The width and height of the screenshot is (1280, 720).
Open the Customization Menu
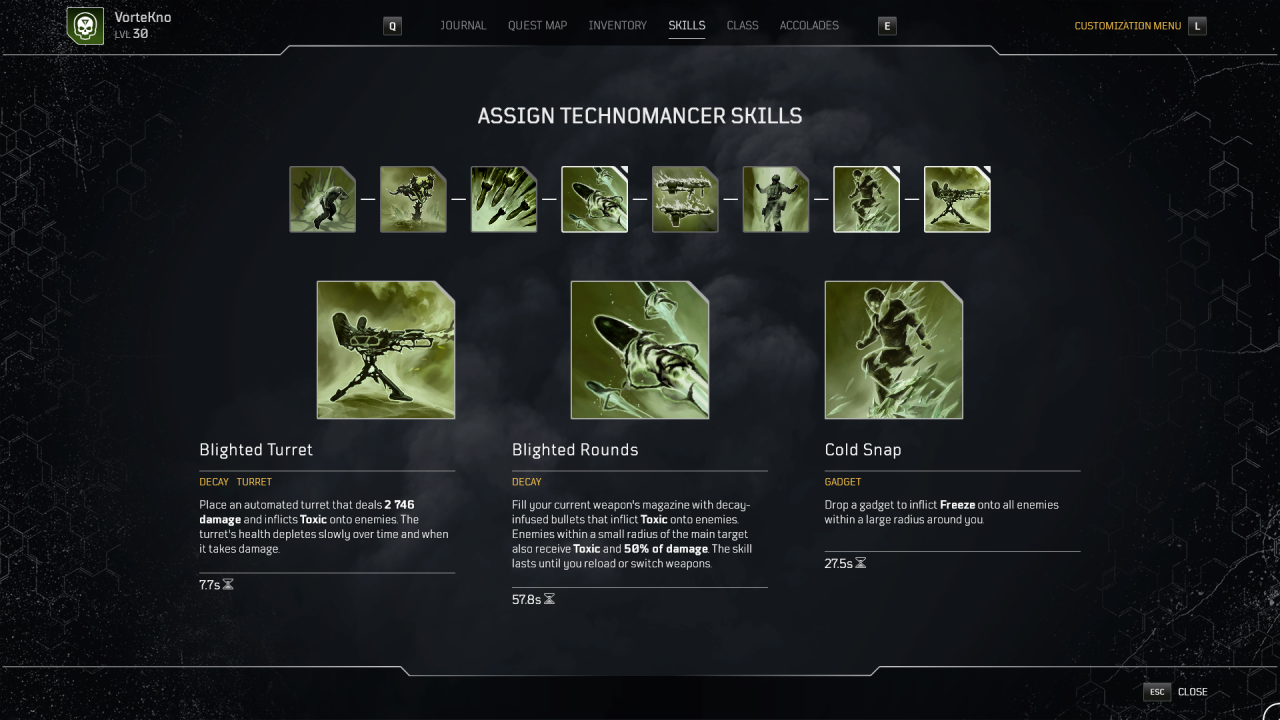pyautogui.click(x=1127, y=26)
